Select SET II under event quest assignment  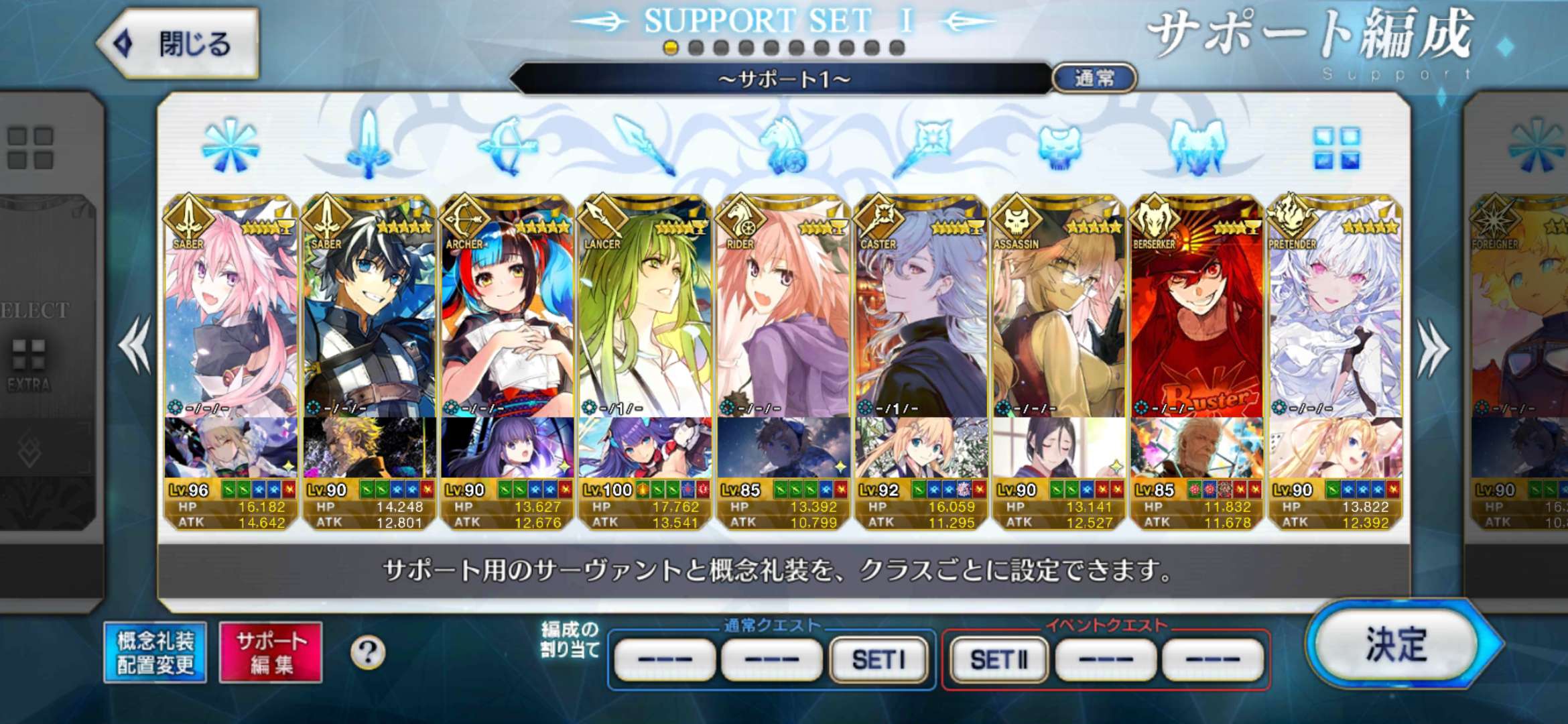[x=998, y=660]
